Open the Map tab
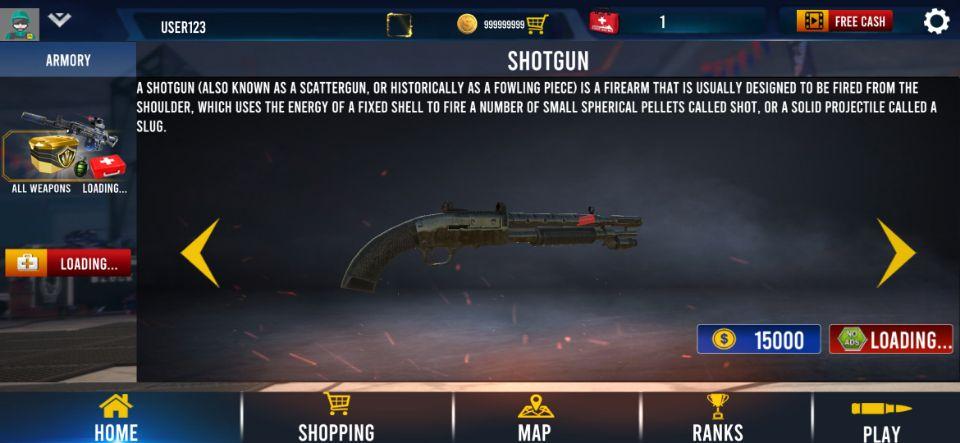 (x=534, y=418)
